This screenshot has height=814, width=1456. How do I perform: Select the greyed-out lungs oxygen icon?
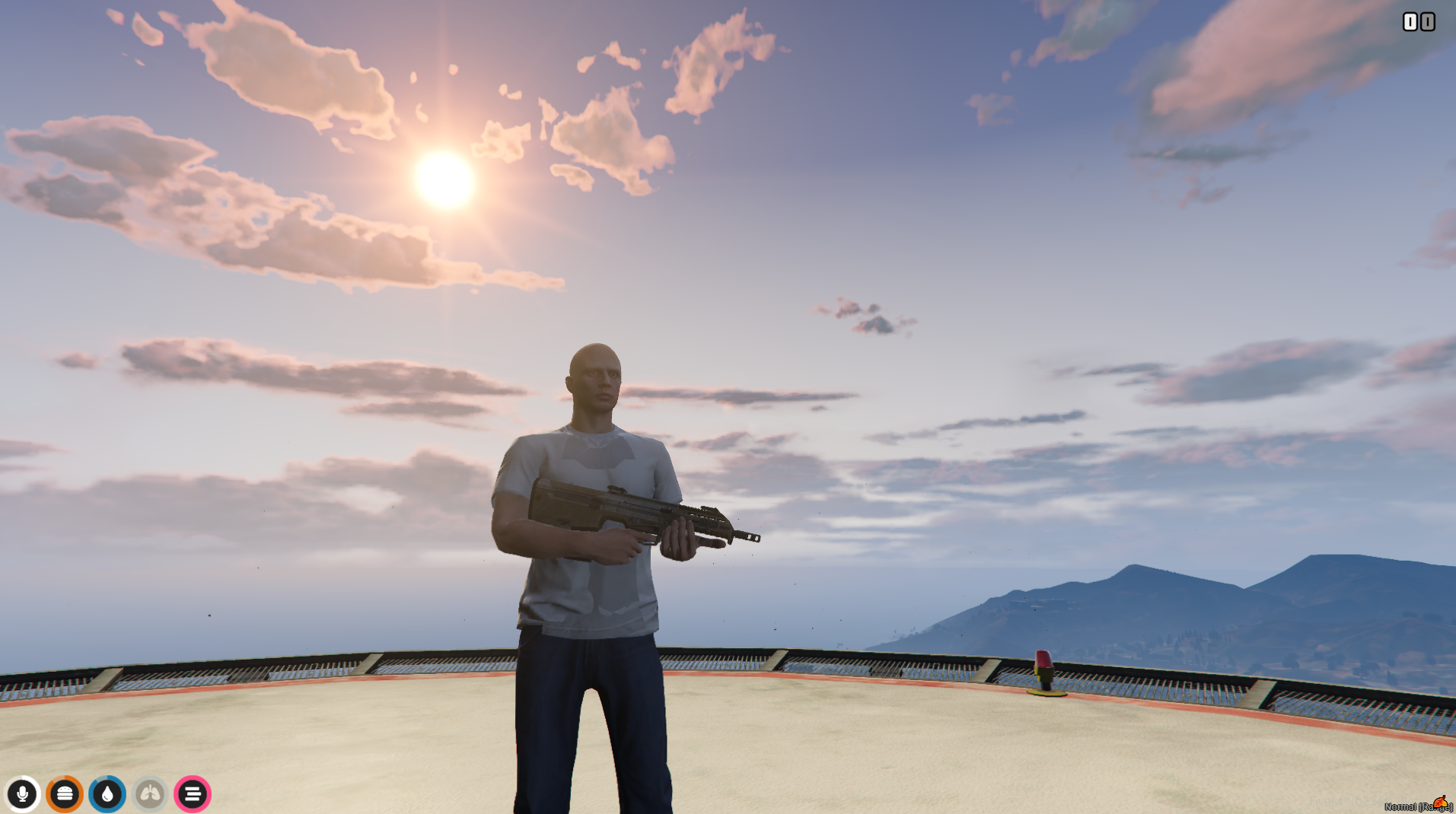click(x=150, y=794)
